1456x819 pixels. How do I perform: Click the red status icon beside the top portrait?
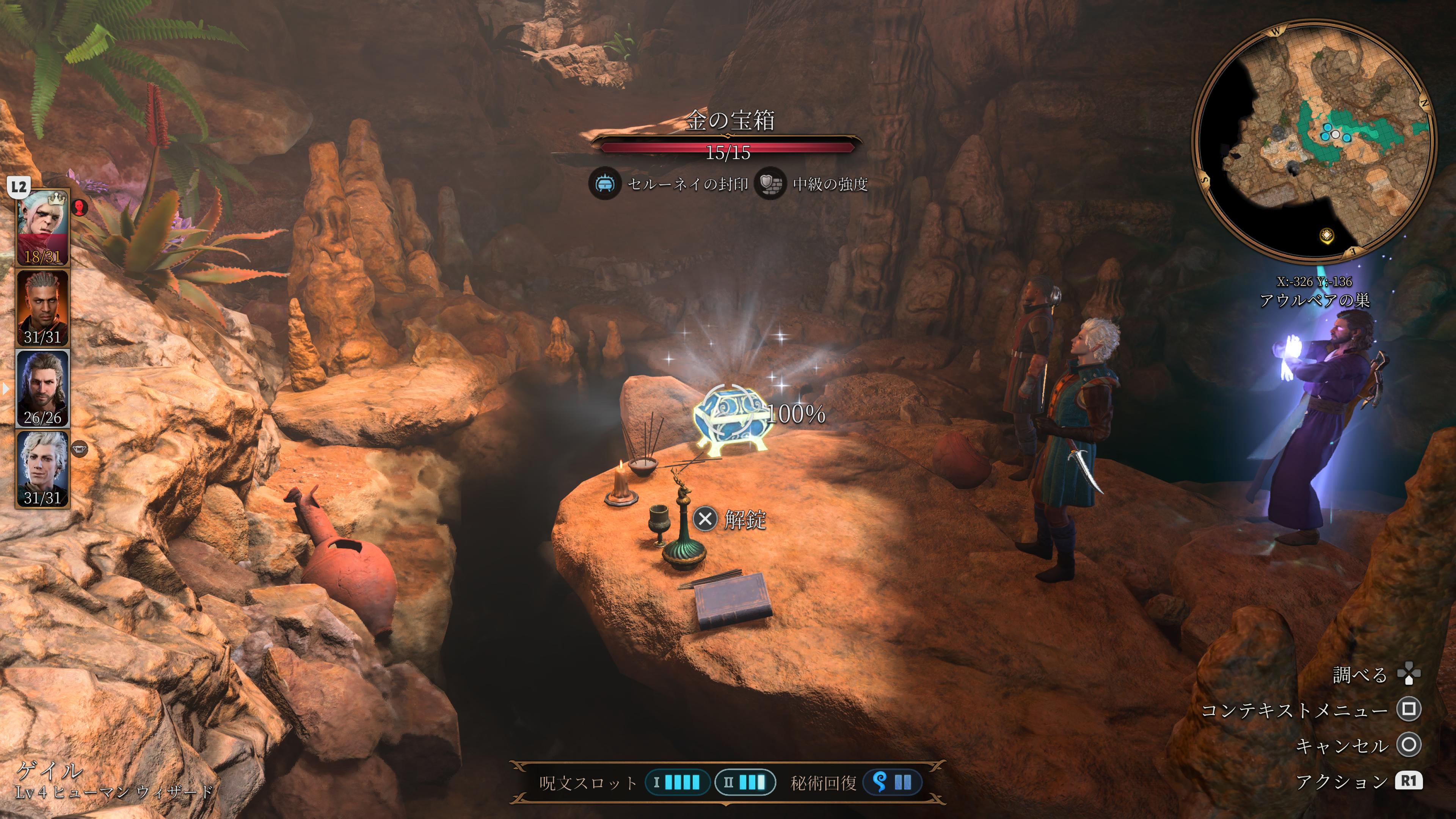coord(80,208)
